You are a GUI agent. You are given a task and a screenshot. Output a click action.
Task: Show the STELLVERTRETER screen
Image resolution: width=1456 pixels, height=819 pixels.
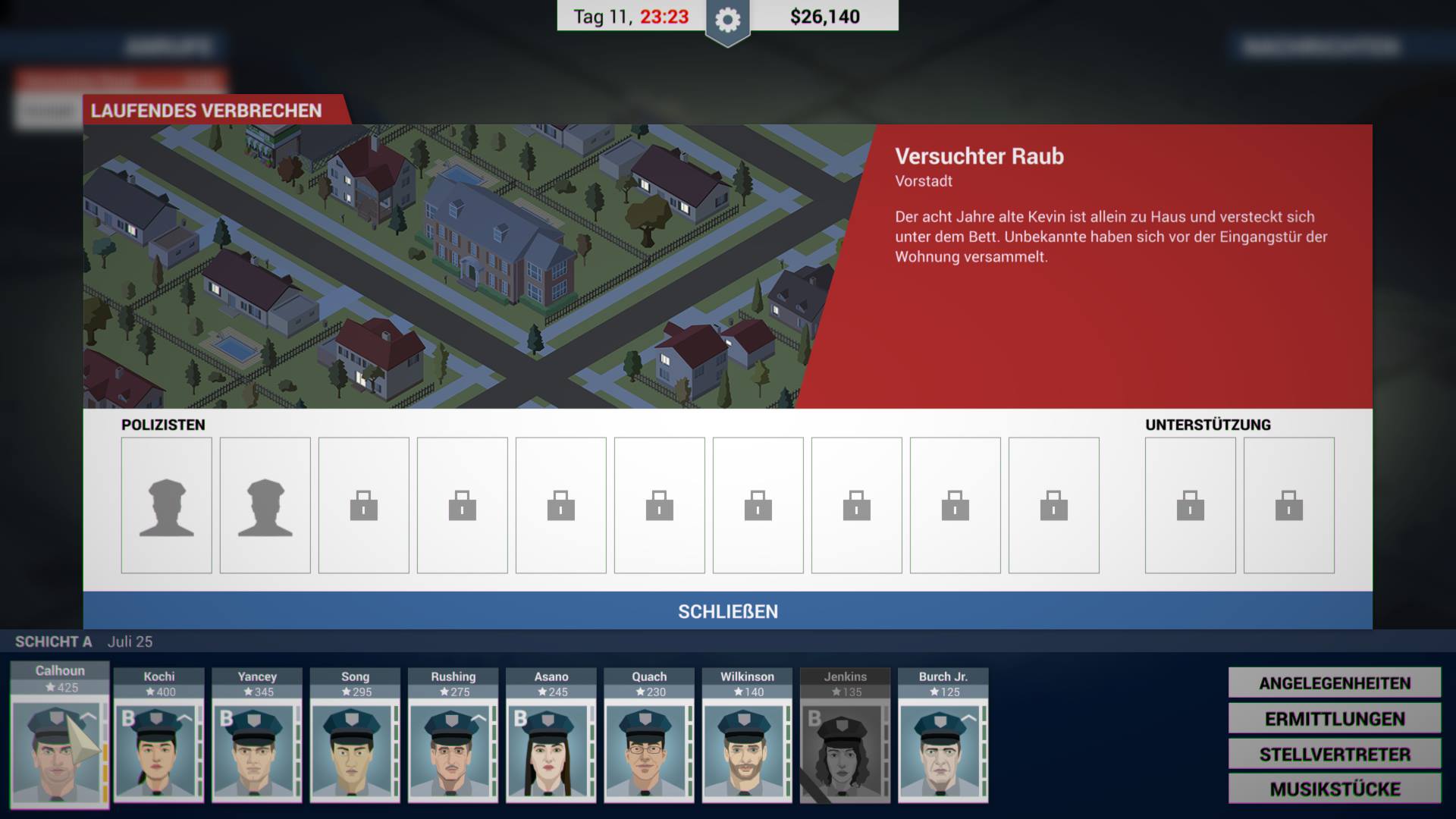[x=1335, y=754]
